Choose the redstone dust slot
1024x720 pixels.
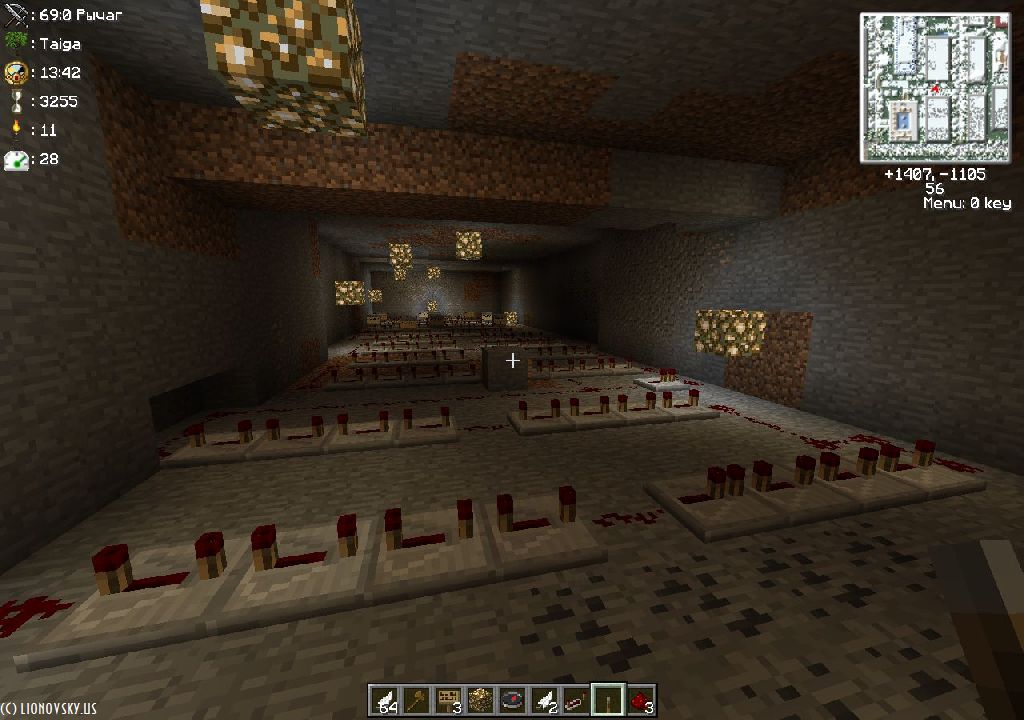click(x=640, y=699)
